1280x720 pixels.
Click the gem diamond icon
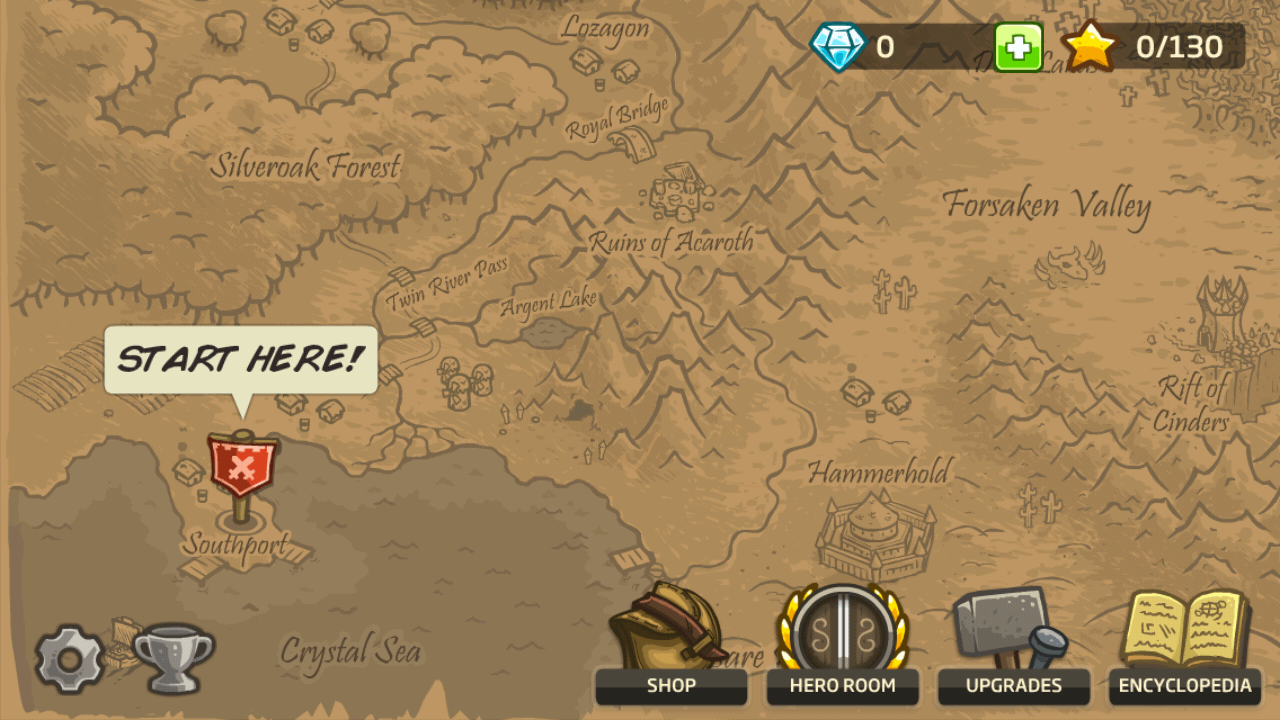click(x=840, y=46)
